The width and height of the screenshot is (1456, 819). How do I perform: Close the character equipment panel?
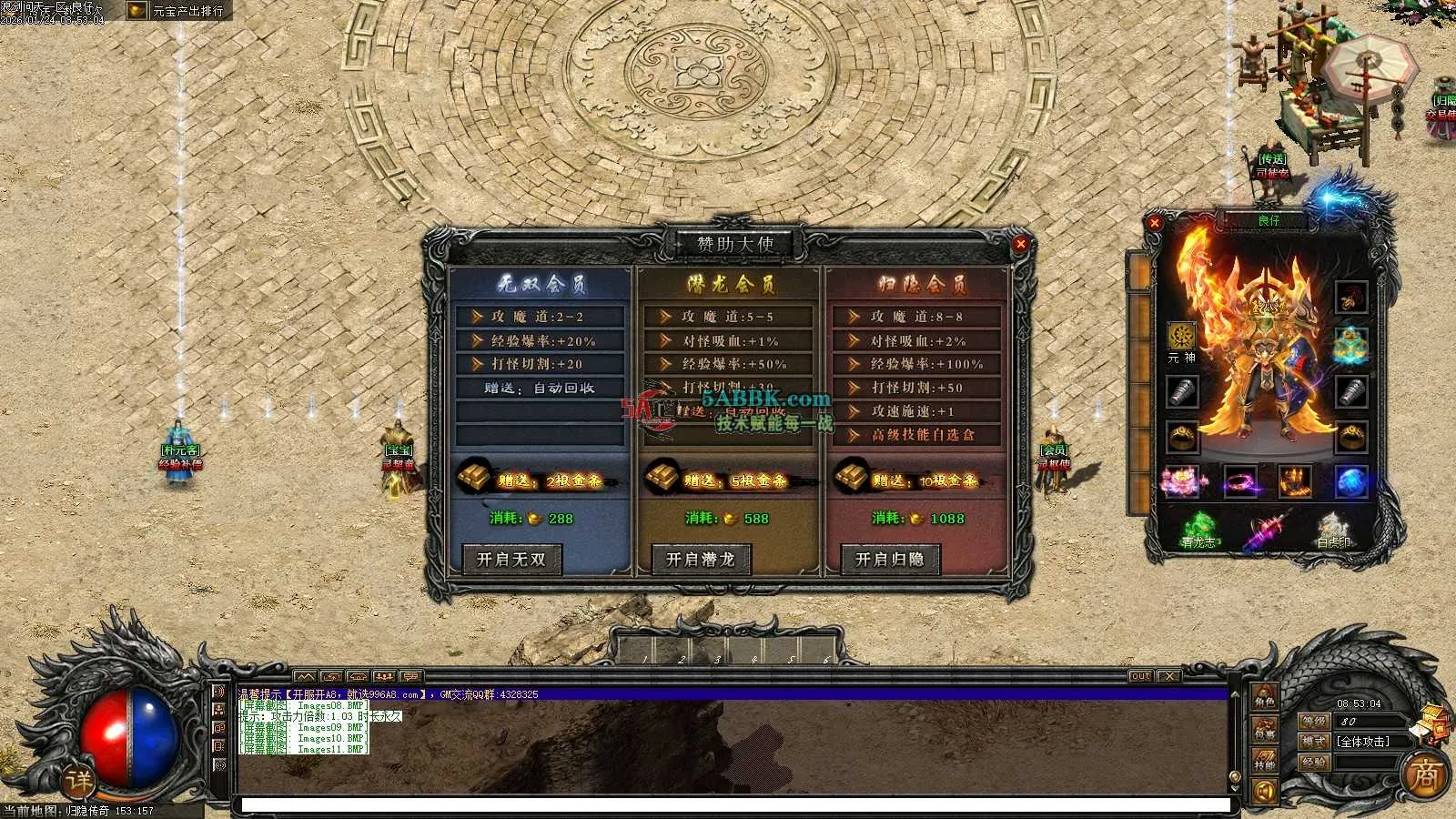pyautogui.click(x=1155, y=223)
